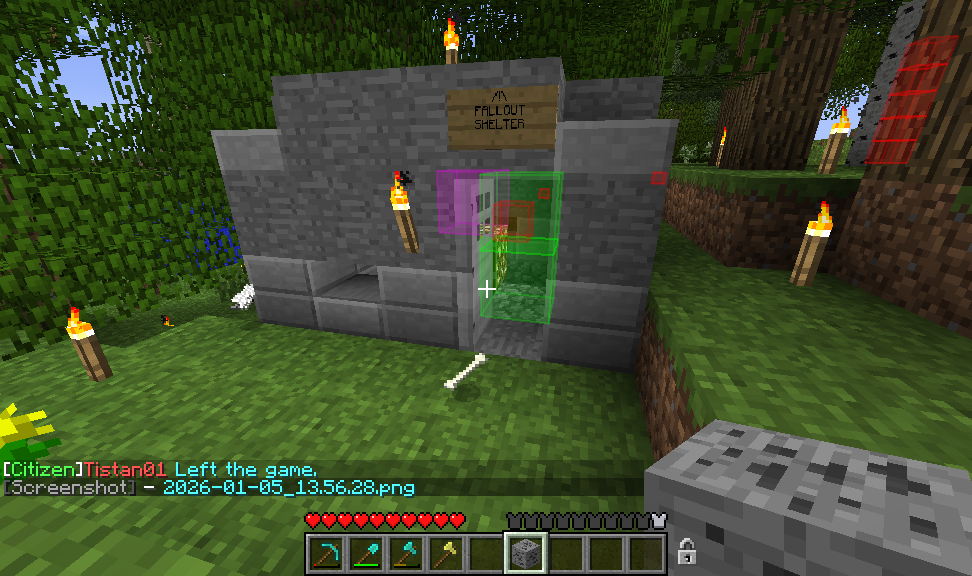Viewport: 972px width, 576px height.
Task: Select the golden axe hotbar slot
Action: [x=446, y=553]
